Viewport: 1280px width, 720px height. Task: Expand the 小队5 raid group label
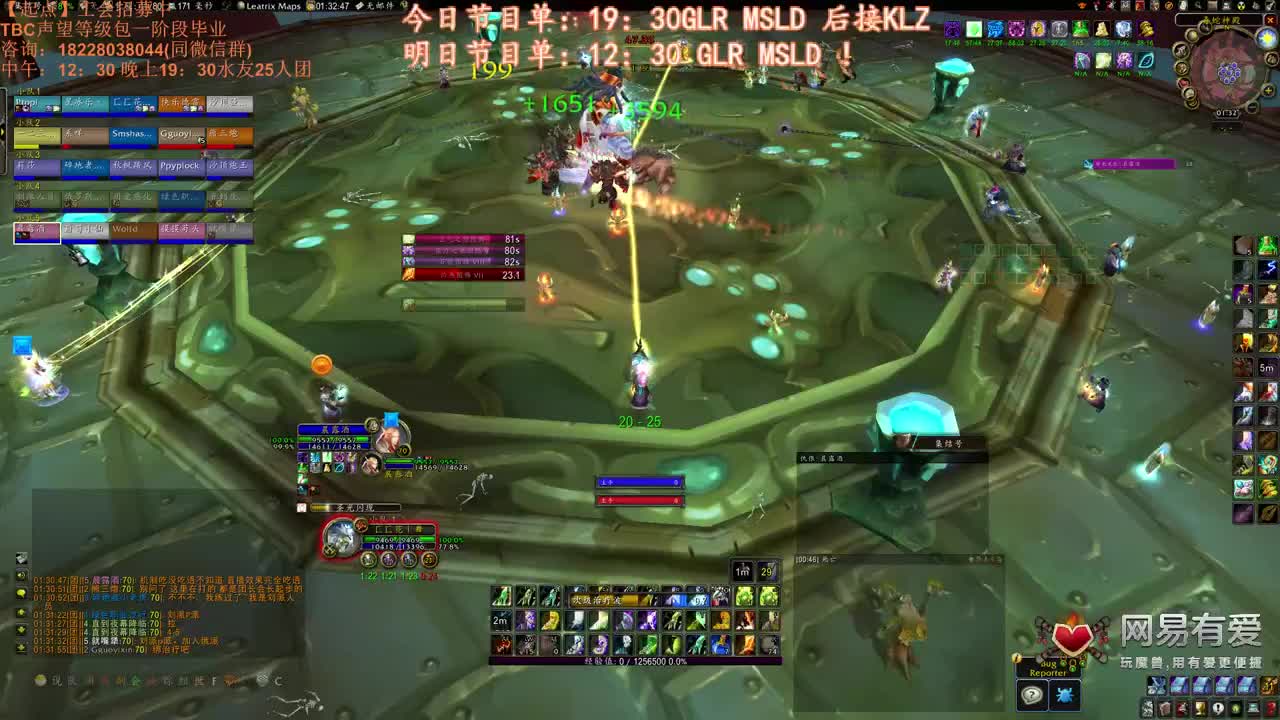click(x=26, y=217)
